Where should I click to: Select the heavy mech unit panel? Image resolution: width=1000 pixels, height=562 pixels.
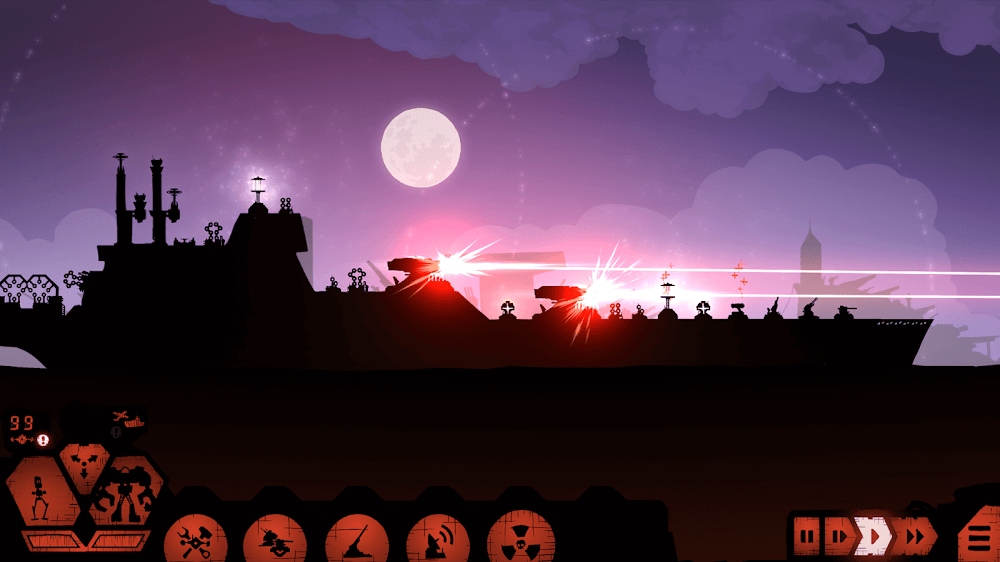pyautogui.click(x=124, y=494)
